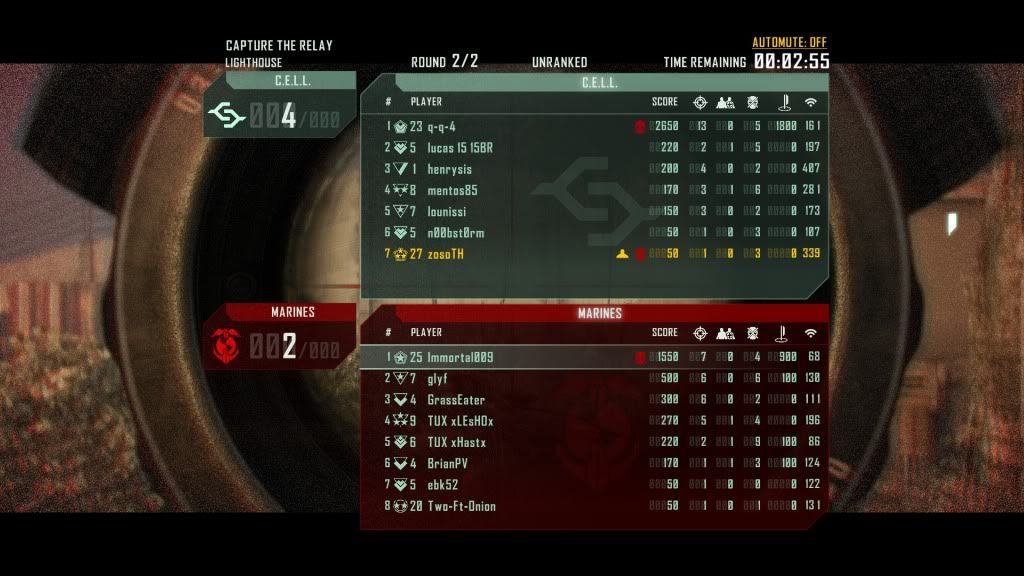Image resolution: width=1024 pixels, height=576 pixels.
Task: Choose player mentos85 on the scoreboard
Action: pos(452,190)
